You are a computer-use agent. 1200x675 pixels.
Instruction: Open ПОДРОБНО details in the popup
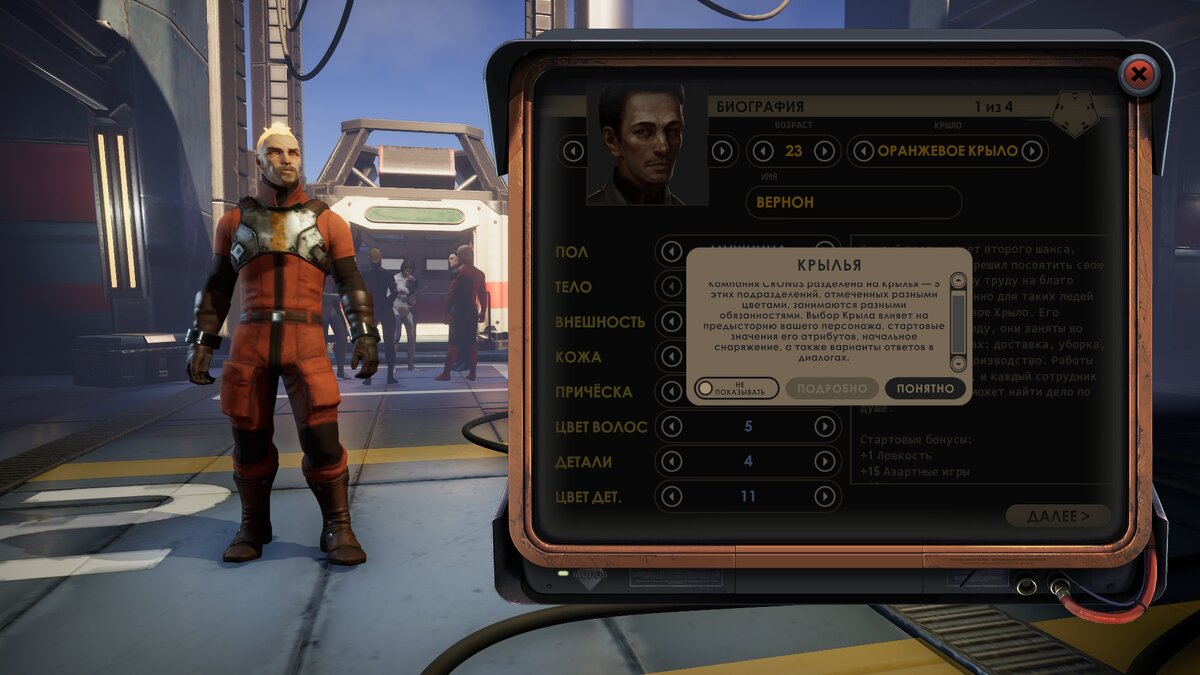point(832,388)
